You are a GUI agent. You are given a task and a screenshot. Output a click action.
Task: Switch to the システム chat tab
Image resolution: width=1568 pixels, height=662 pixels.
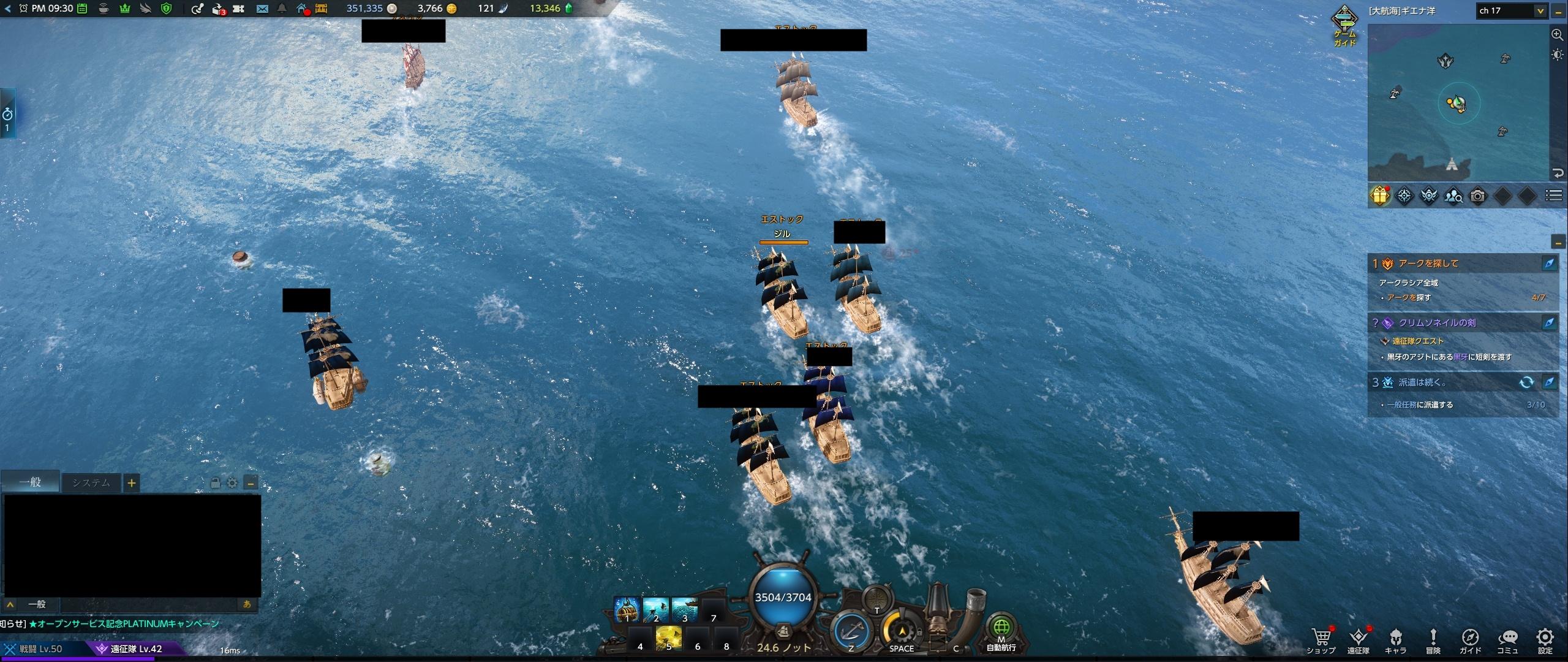coord(91,483)
